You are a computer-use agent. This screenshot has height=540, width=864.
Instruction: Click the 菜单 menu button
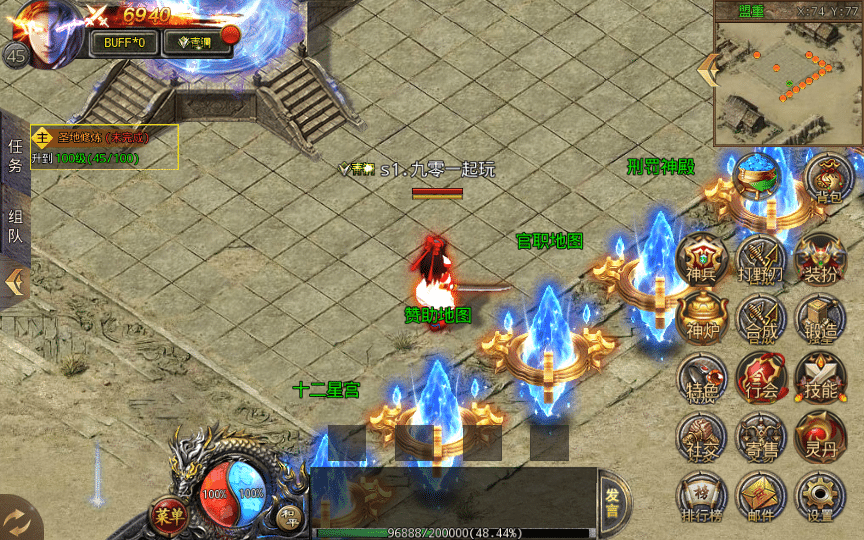coord(170,516)
